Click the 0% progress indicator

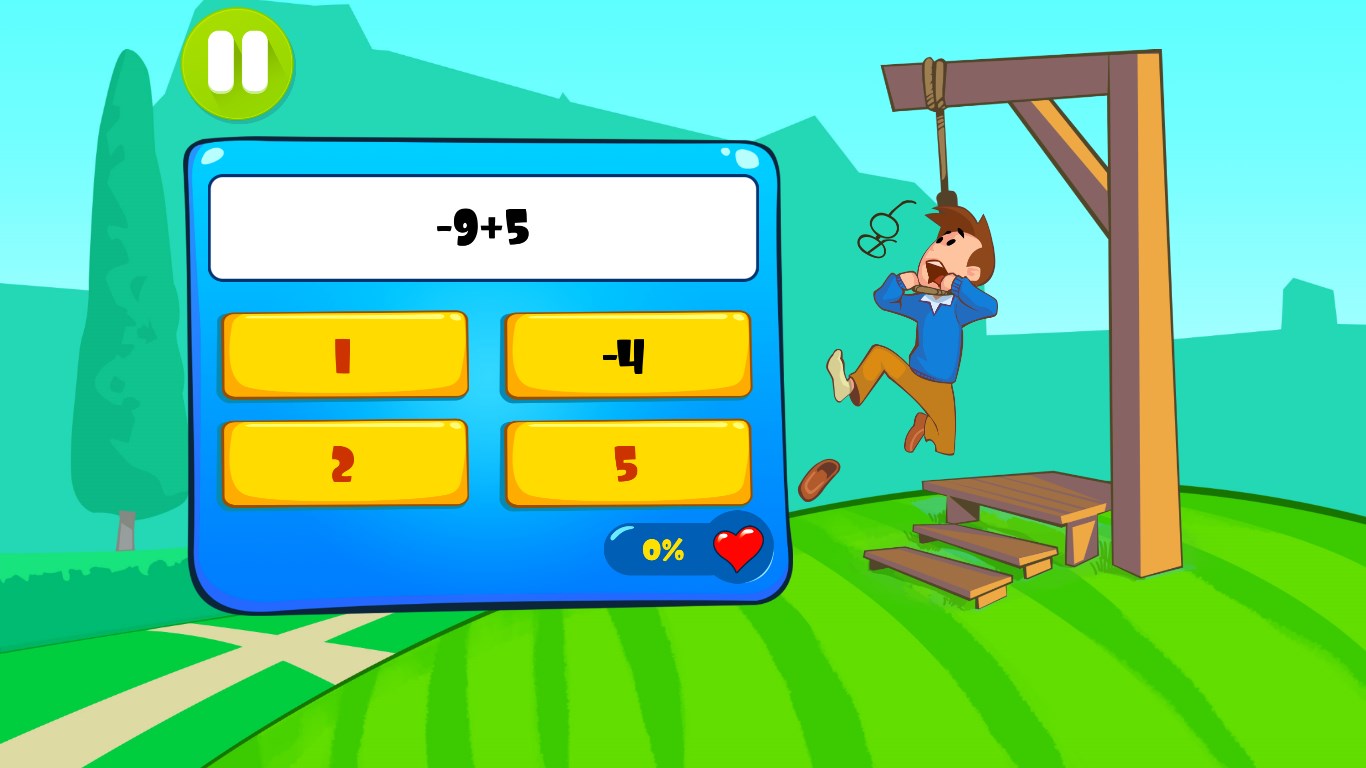(663, 550)
